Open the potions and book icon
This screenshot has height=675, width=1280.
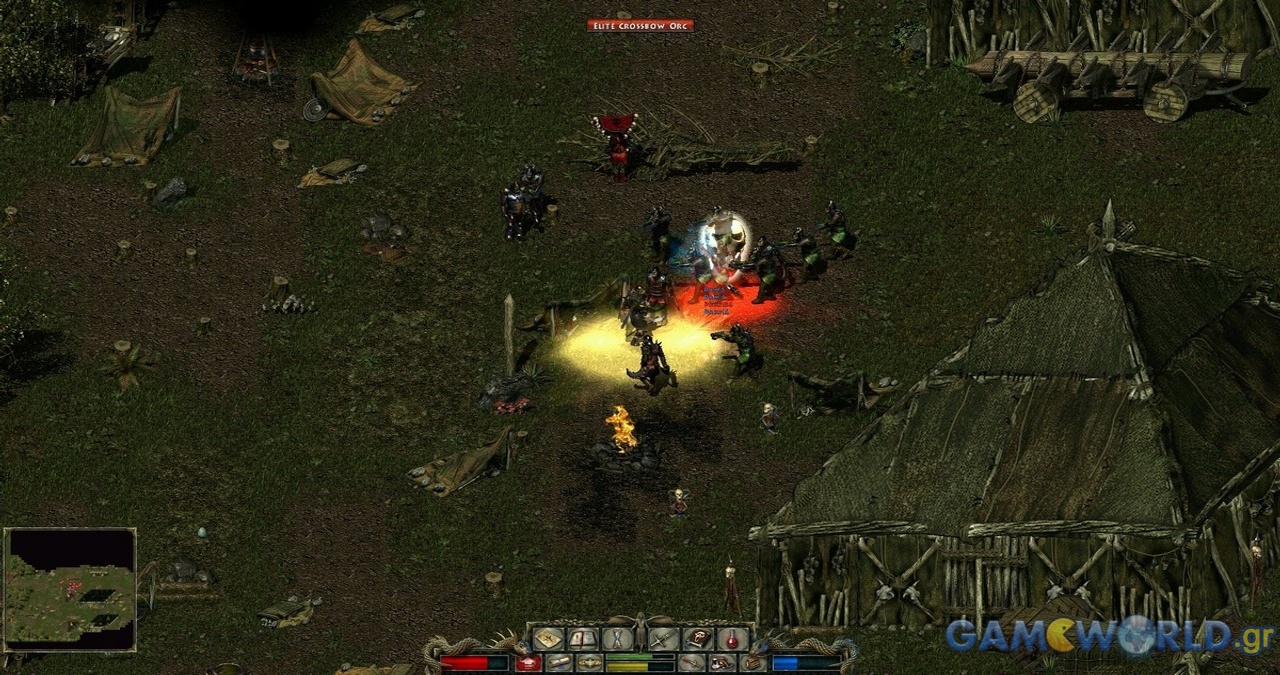722,663
